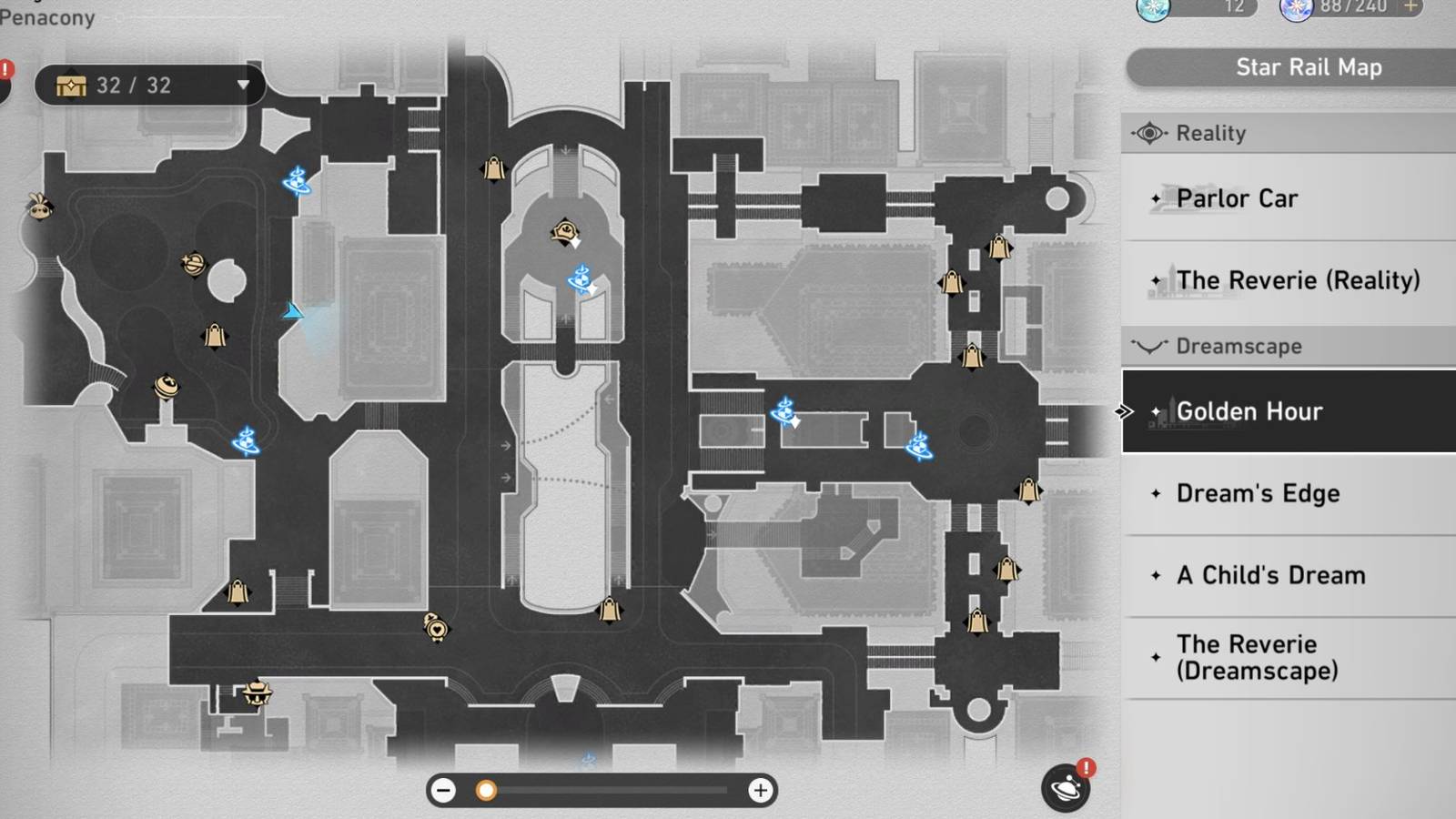Image resolution: width=1456 pixels, height=819 pixels.
Task: Switch to the Star Rail Map tab
Action: coord(1308,66)
